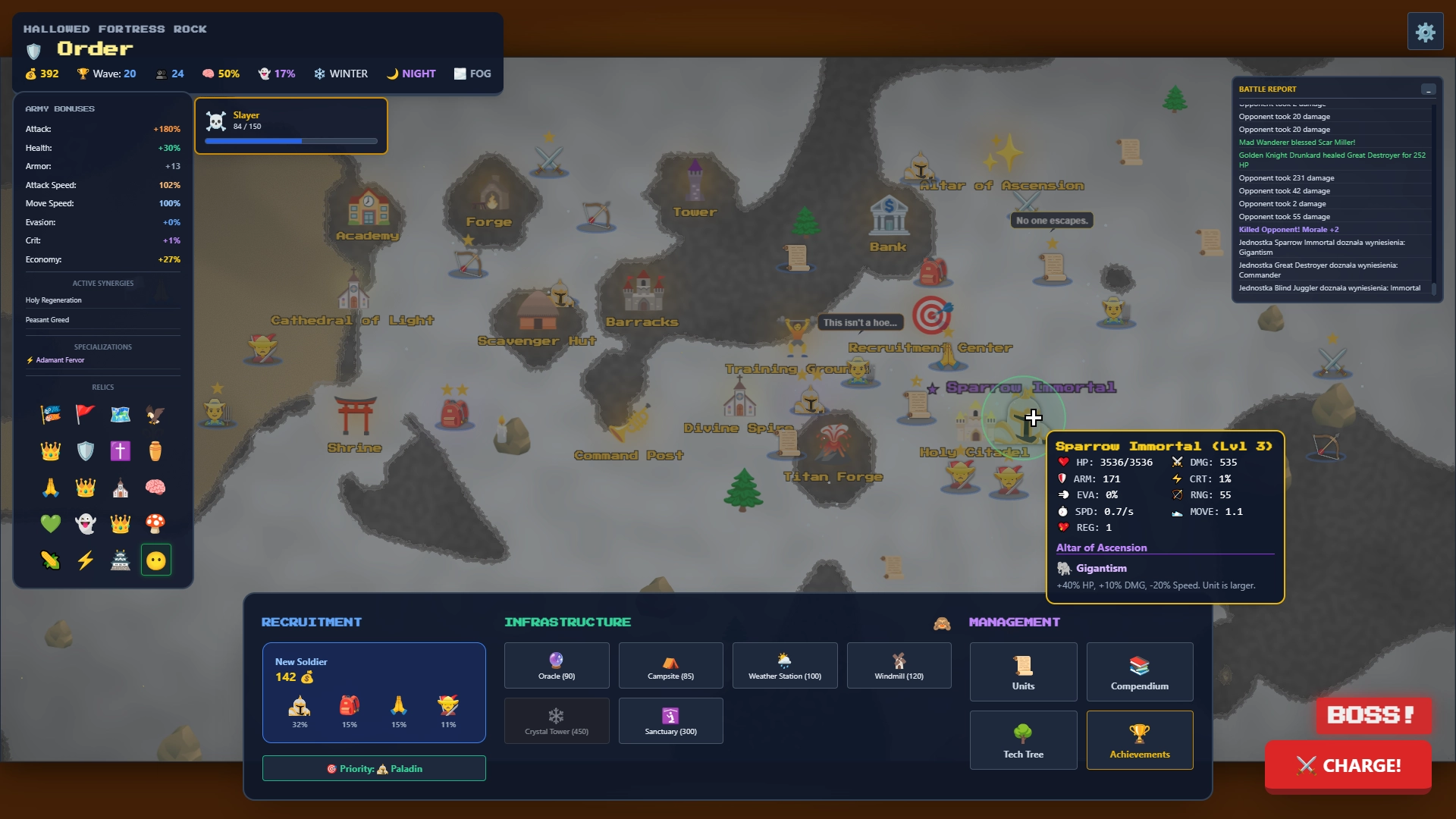Switch to the Infrastructure section
The width and height of the screenshot is (1456, 819).
tap(569, 622)
